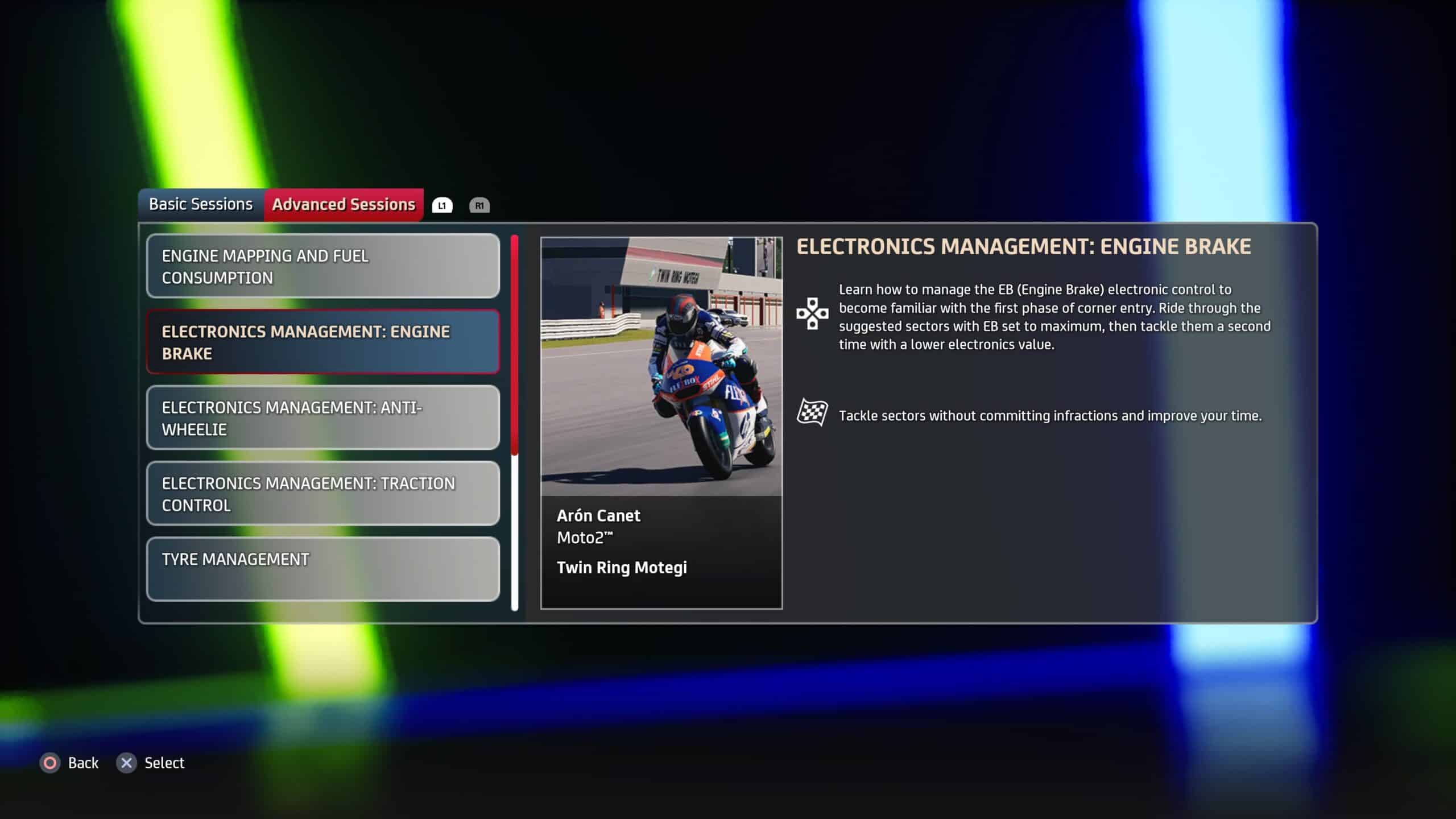The image size is (1456, 819).
Task: Open the Electronics Management: Traction Control session
Action: [322, 494]
